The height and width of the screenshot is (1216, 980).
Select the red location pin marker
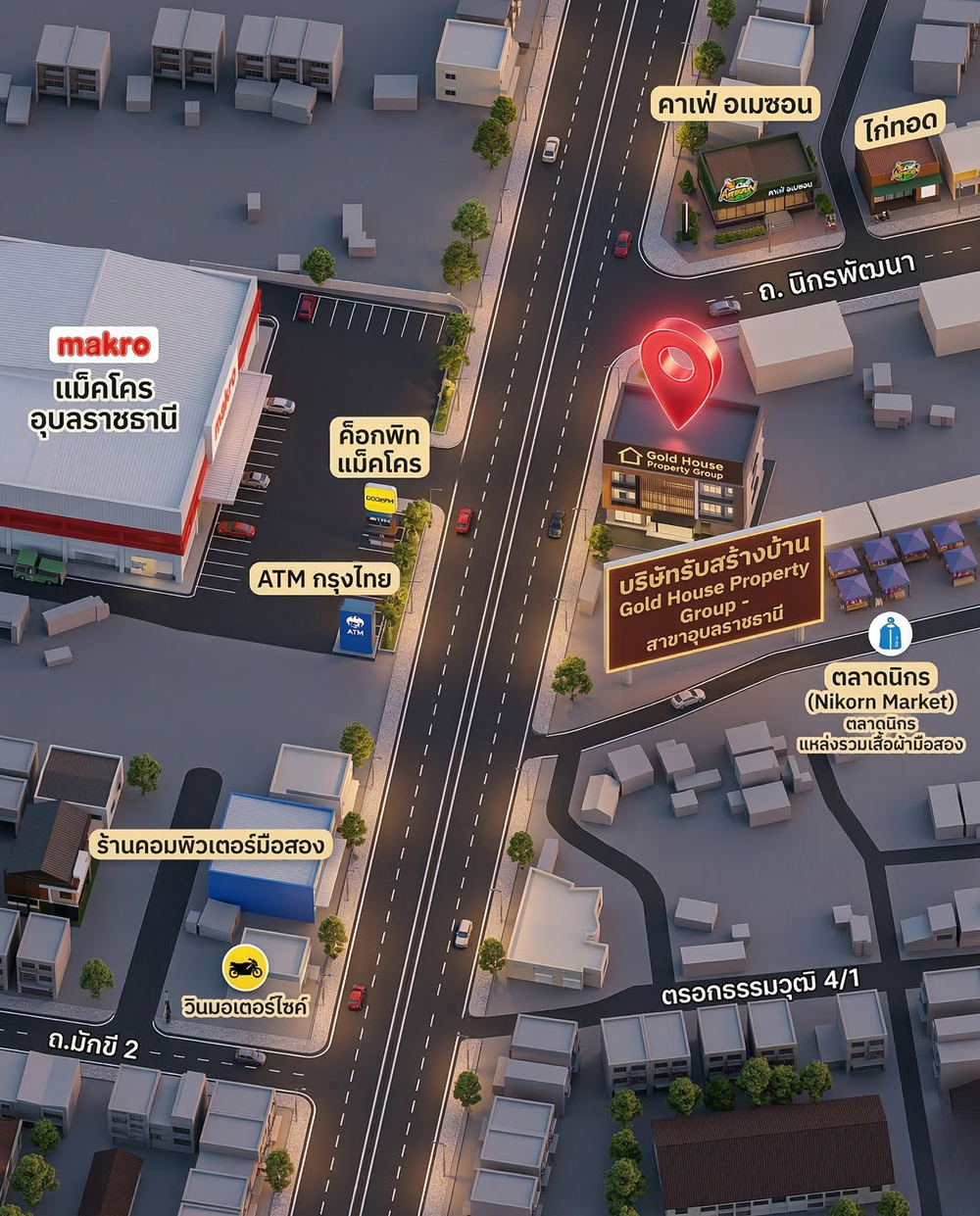[x=680, y=367]
